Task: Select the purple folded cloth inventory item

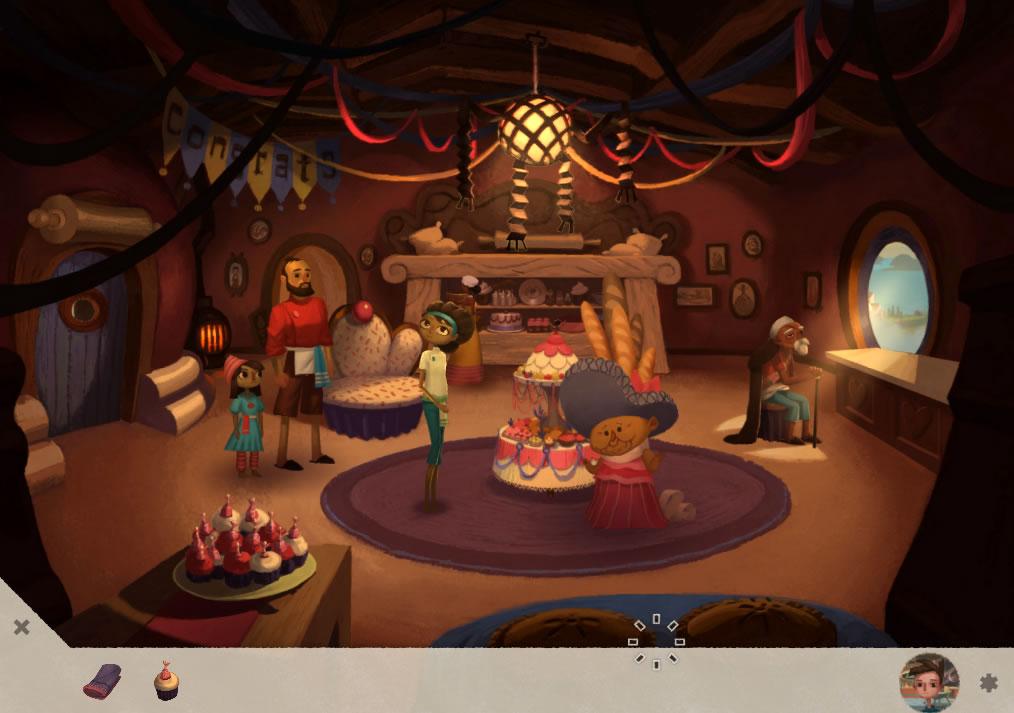Action: 102,680
